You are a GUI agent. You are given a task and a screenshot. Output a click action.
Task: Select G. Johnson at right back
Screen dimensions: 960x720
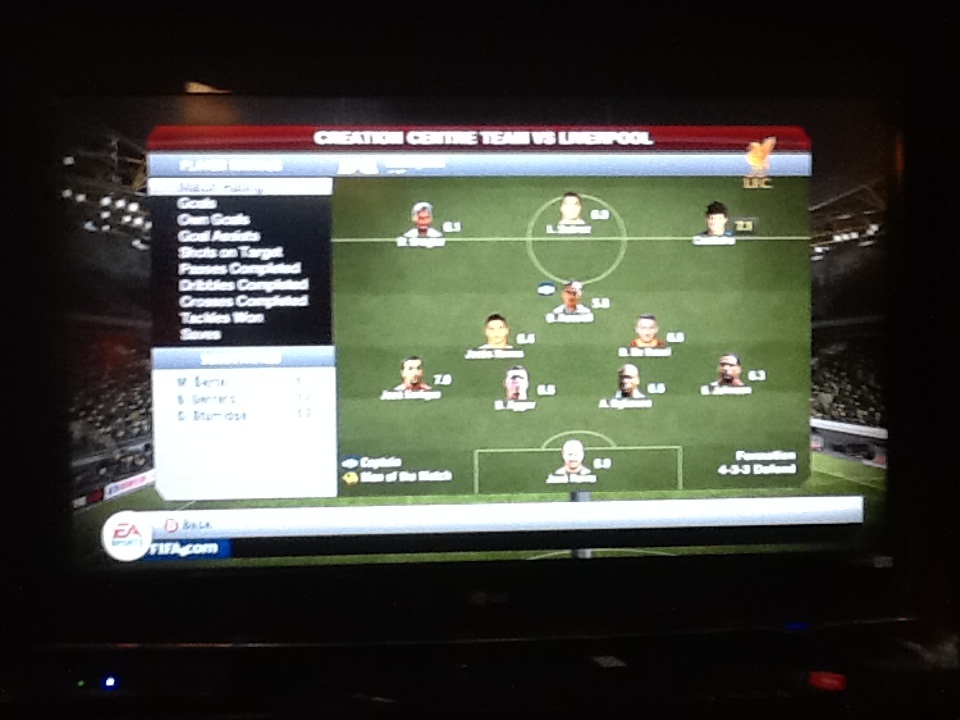pos(729,370)
